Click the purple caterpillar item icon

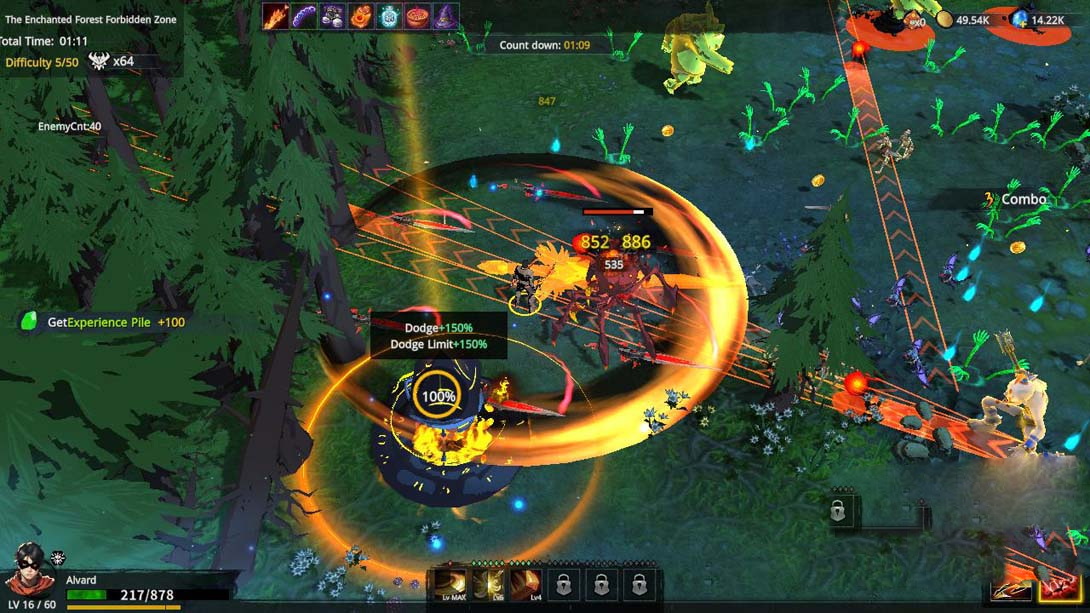click(304, 16)
